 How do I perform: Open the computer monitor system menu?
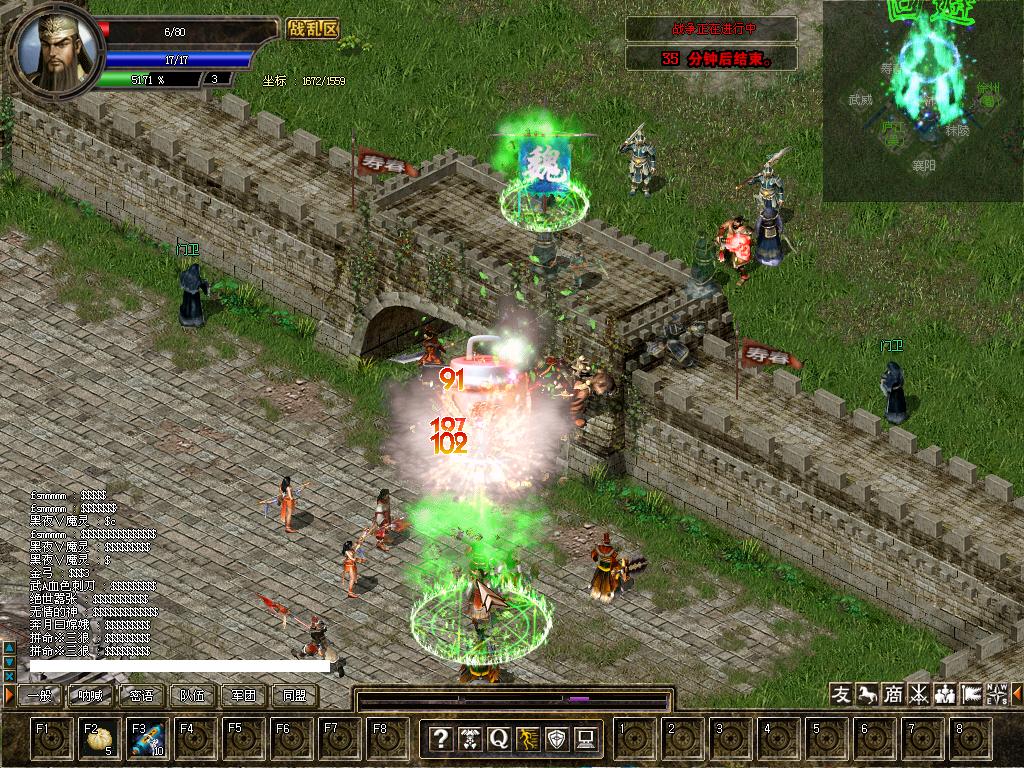pos(586,739)
